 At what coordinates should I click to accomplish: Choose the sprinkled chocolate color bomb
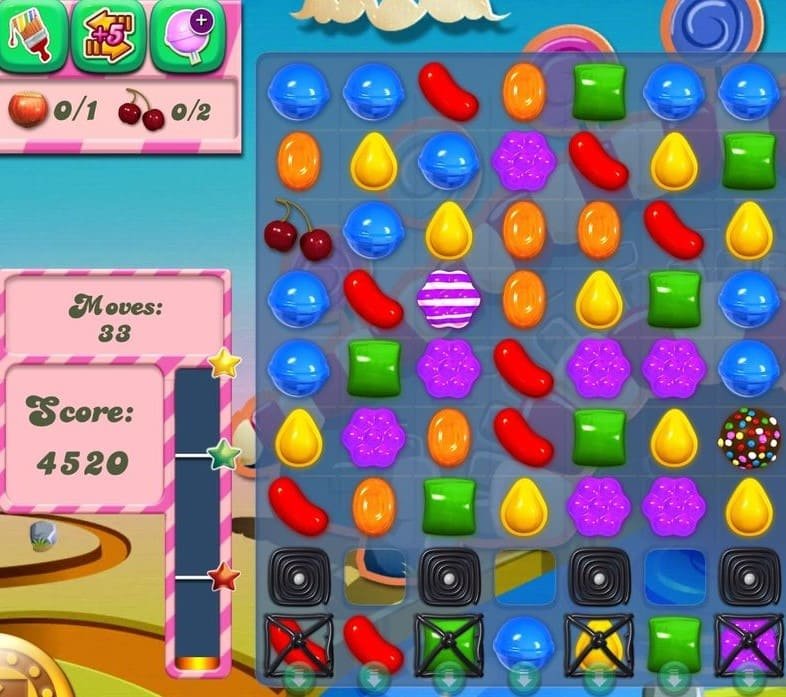(747, 434)
